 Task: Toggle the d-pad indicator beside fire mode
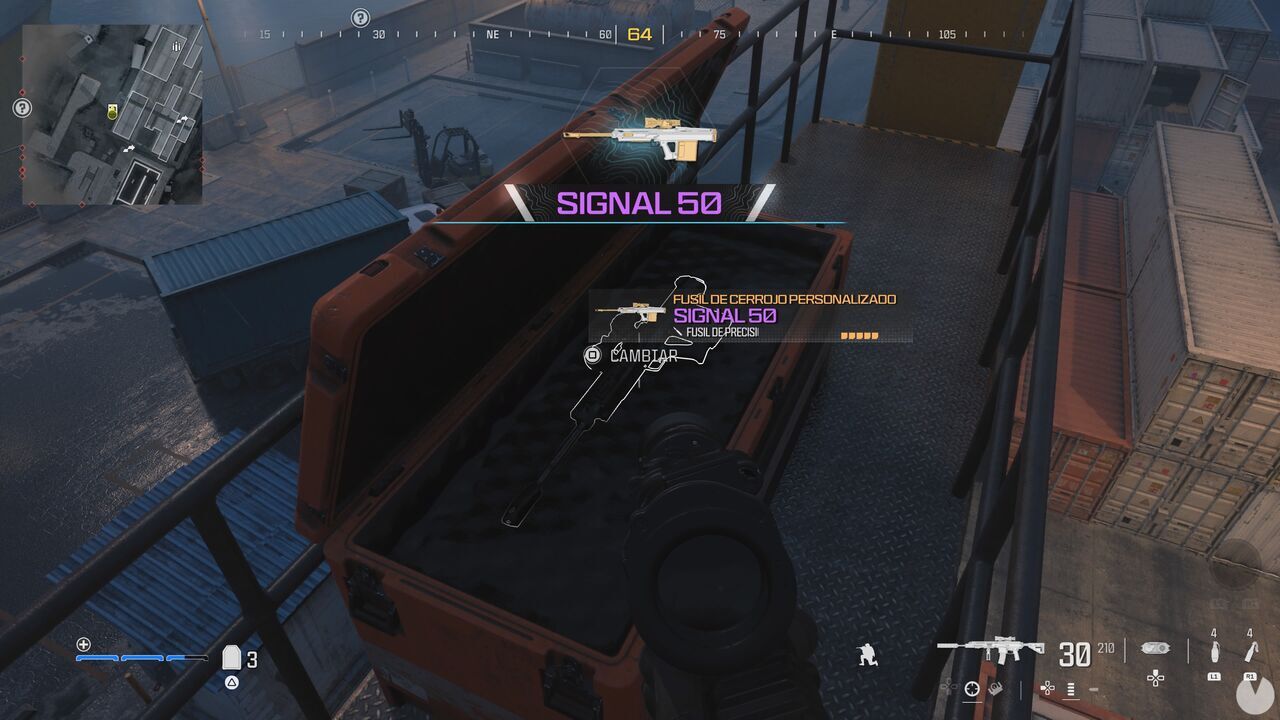[x=1047, y=688]
